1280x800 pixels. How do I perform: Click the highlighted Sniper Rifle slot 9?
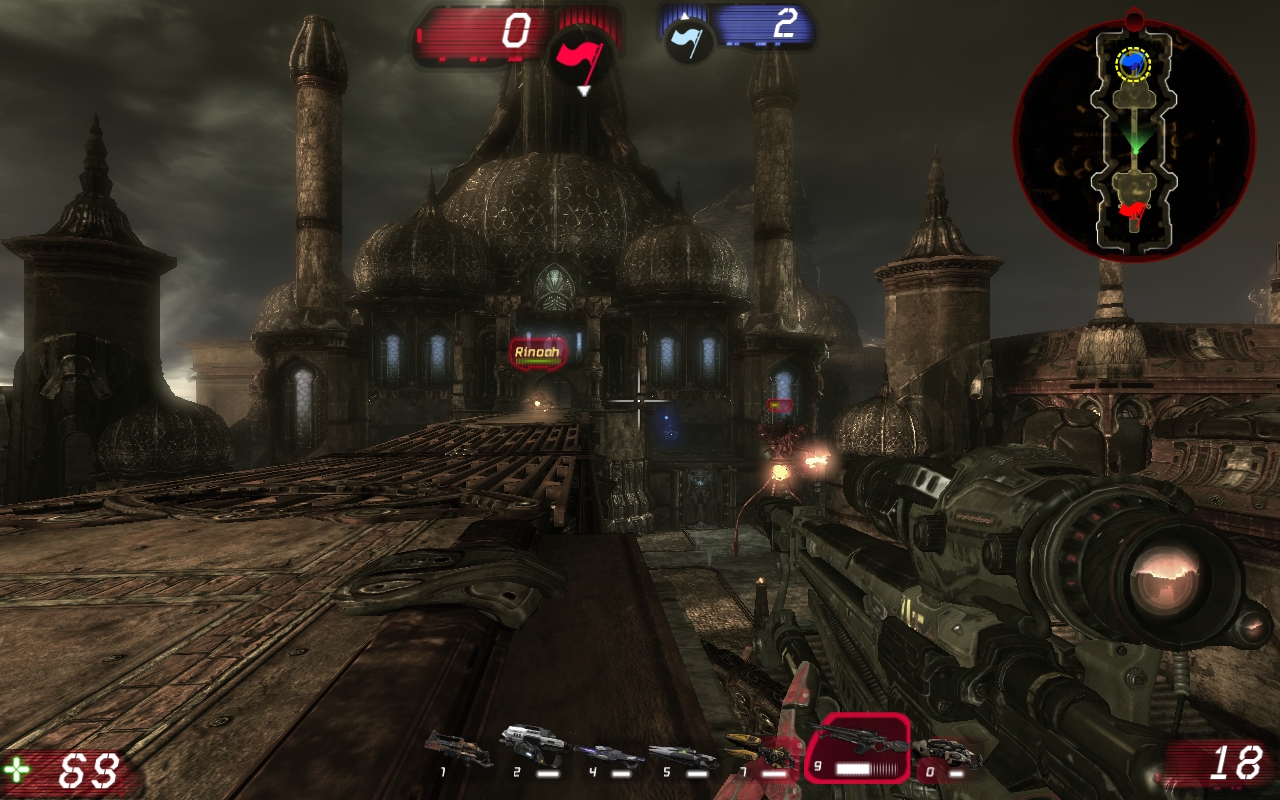[858, 747]
